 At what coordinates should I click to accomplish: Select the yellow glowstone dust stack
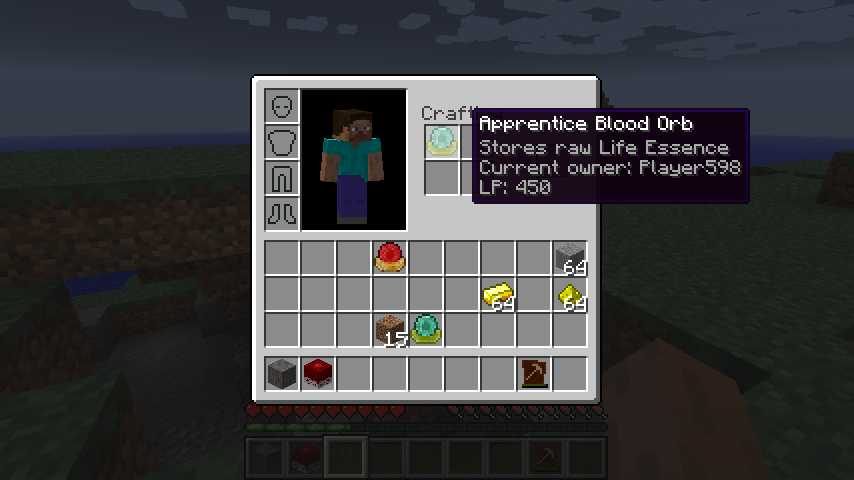tap(570, 294)
